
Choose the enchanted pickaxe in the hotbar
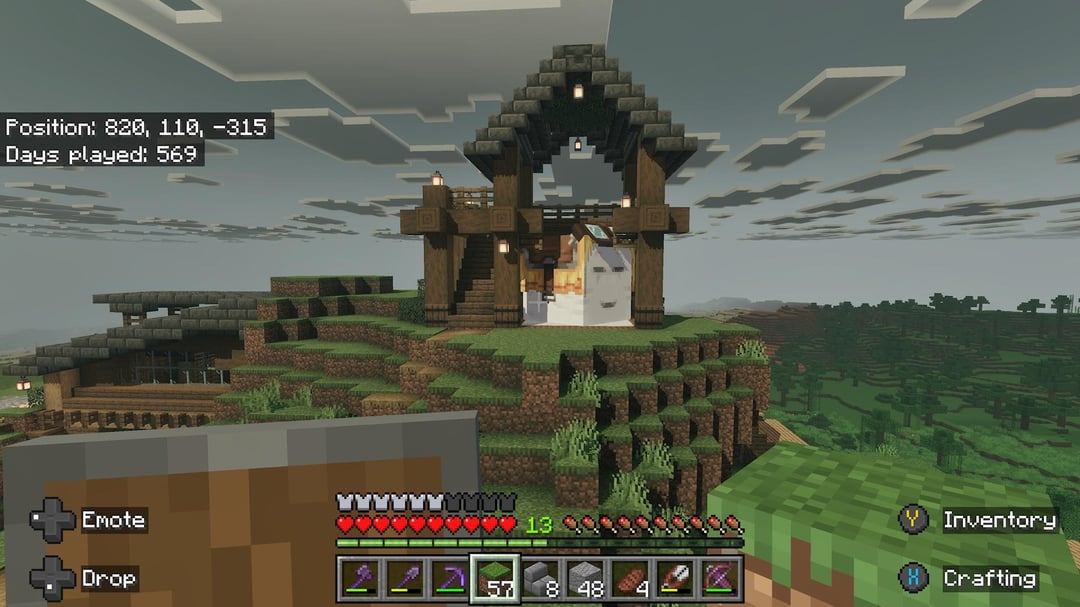click(449, 578)
